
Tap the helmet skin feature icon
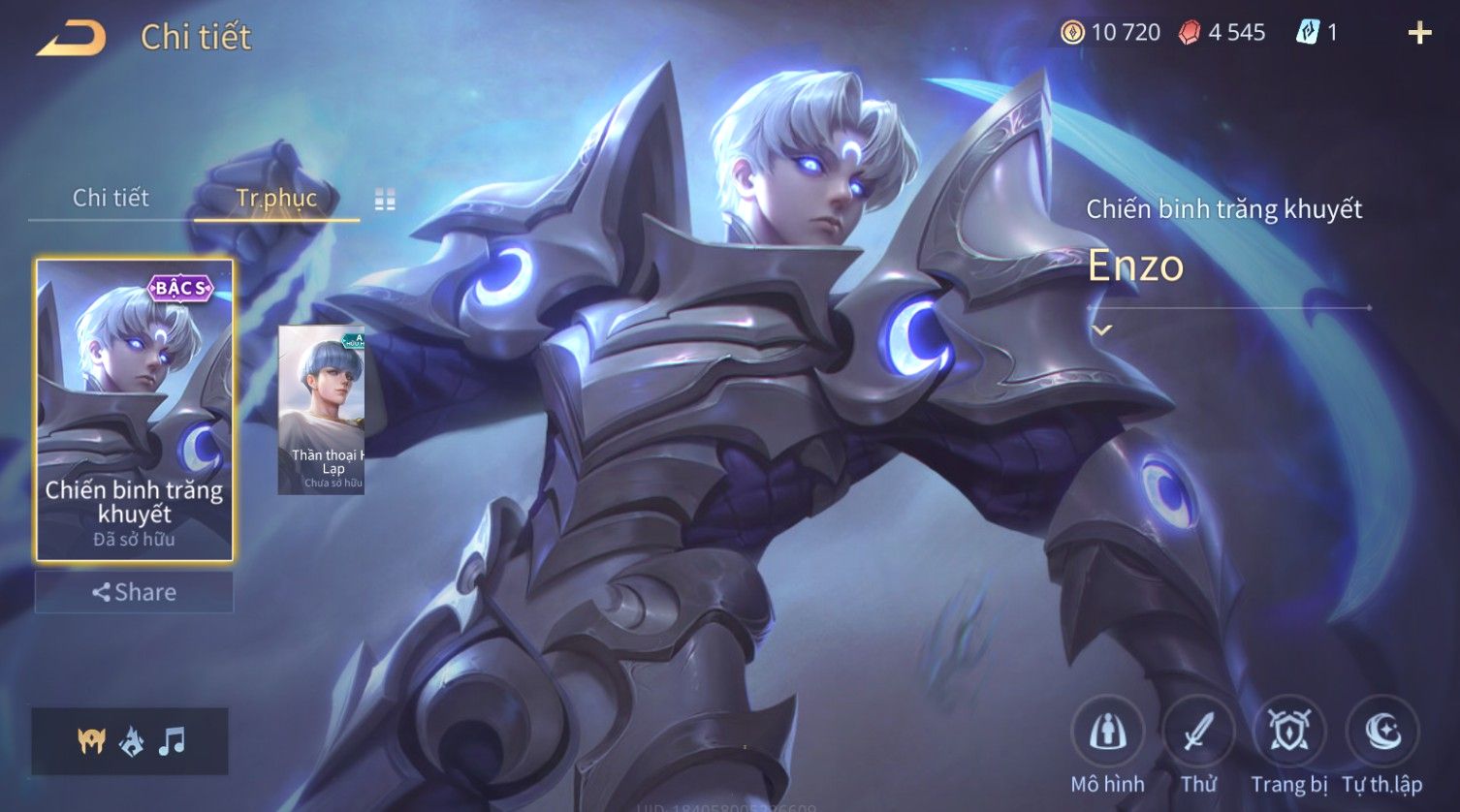point(91,741)
